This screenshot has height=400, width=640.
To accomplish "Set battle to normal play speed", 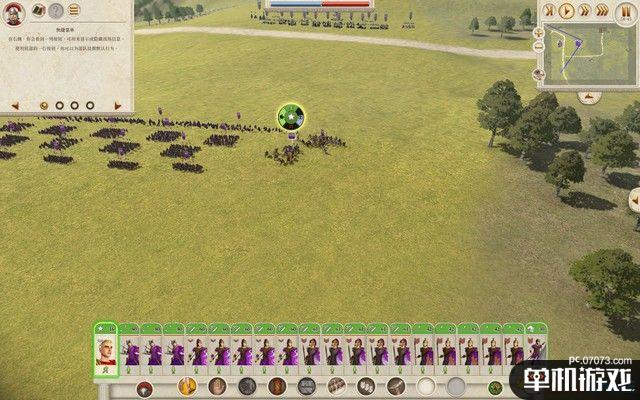I will 568,11.
